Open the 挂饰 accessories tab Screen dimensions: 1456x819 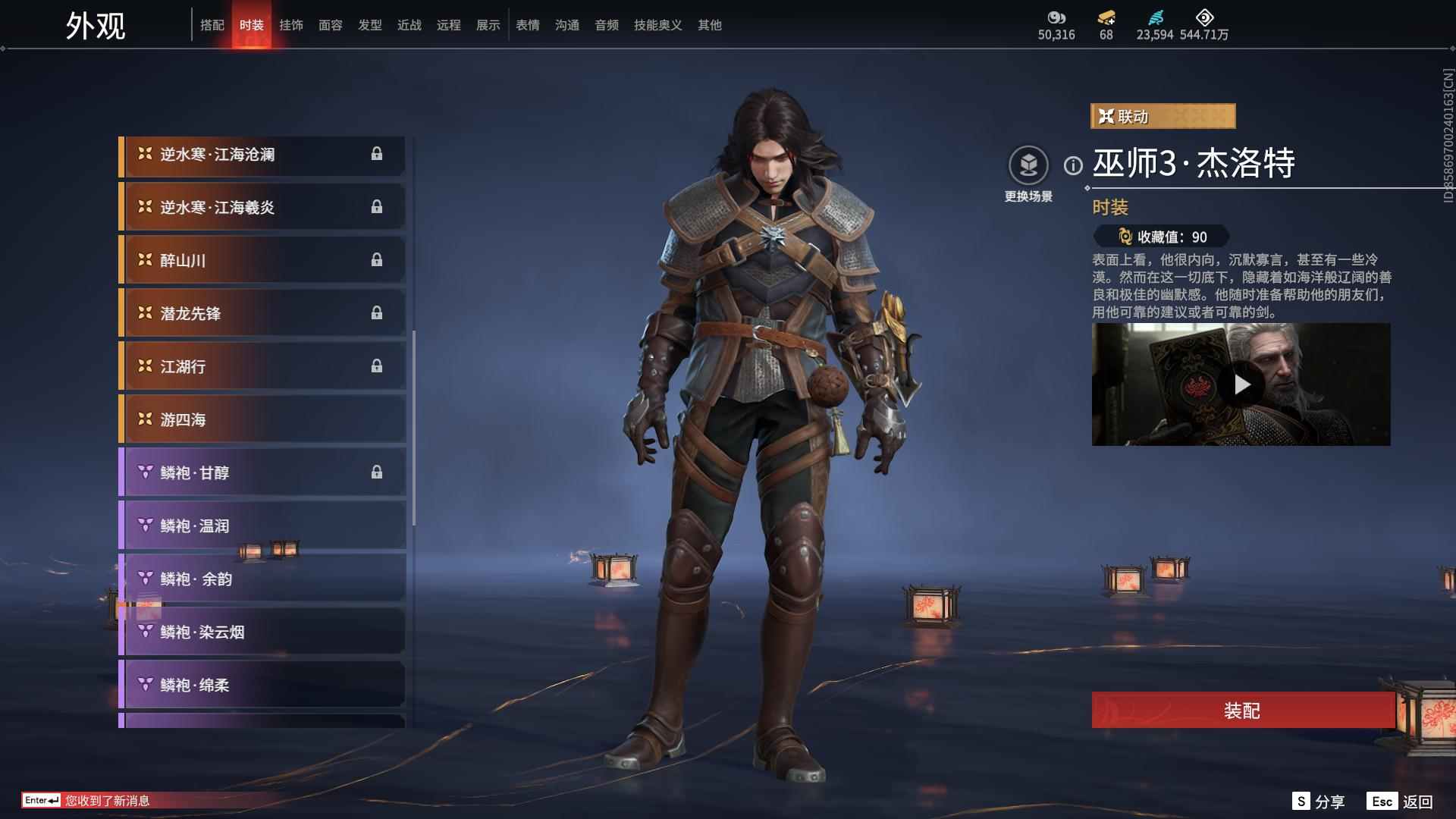pos(291,25)
